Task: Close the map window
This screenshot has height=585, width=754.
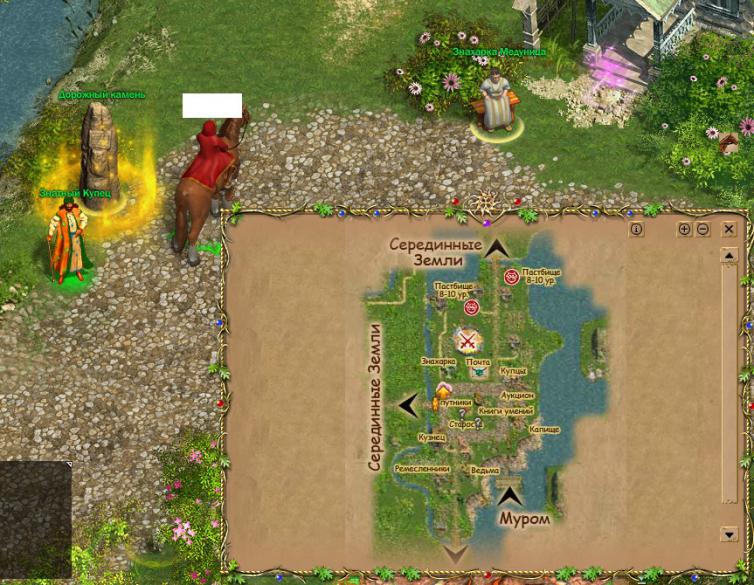Action: click(729, 229)
